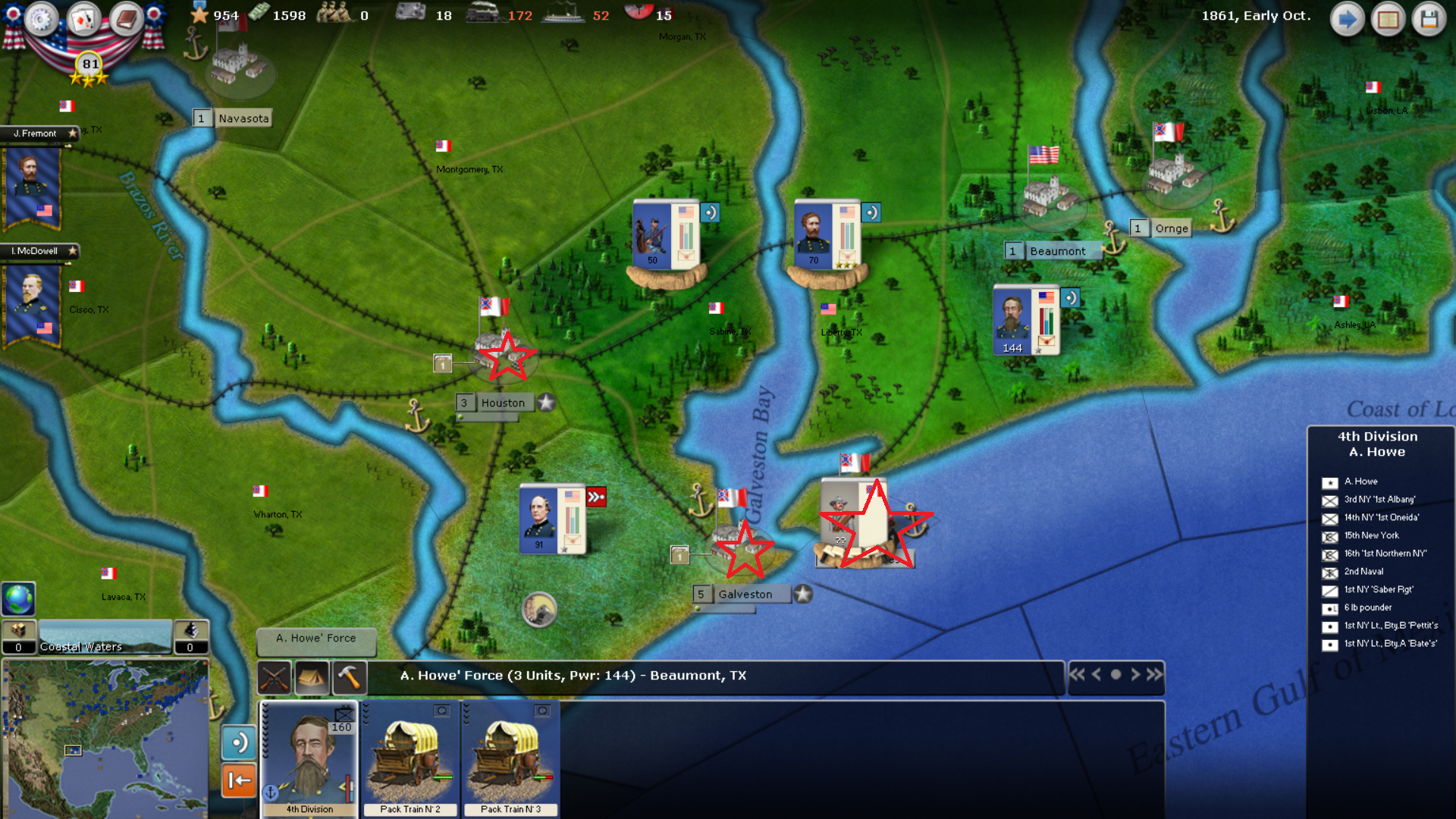Image resolution: width=1456 pixels, height=819 pixels.
Task: Click the save game disk icon at top right
Action: pyautogui.click(x=1429, y=19)
